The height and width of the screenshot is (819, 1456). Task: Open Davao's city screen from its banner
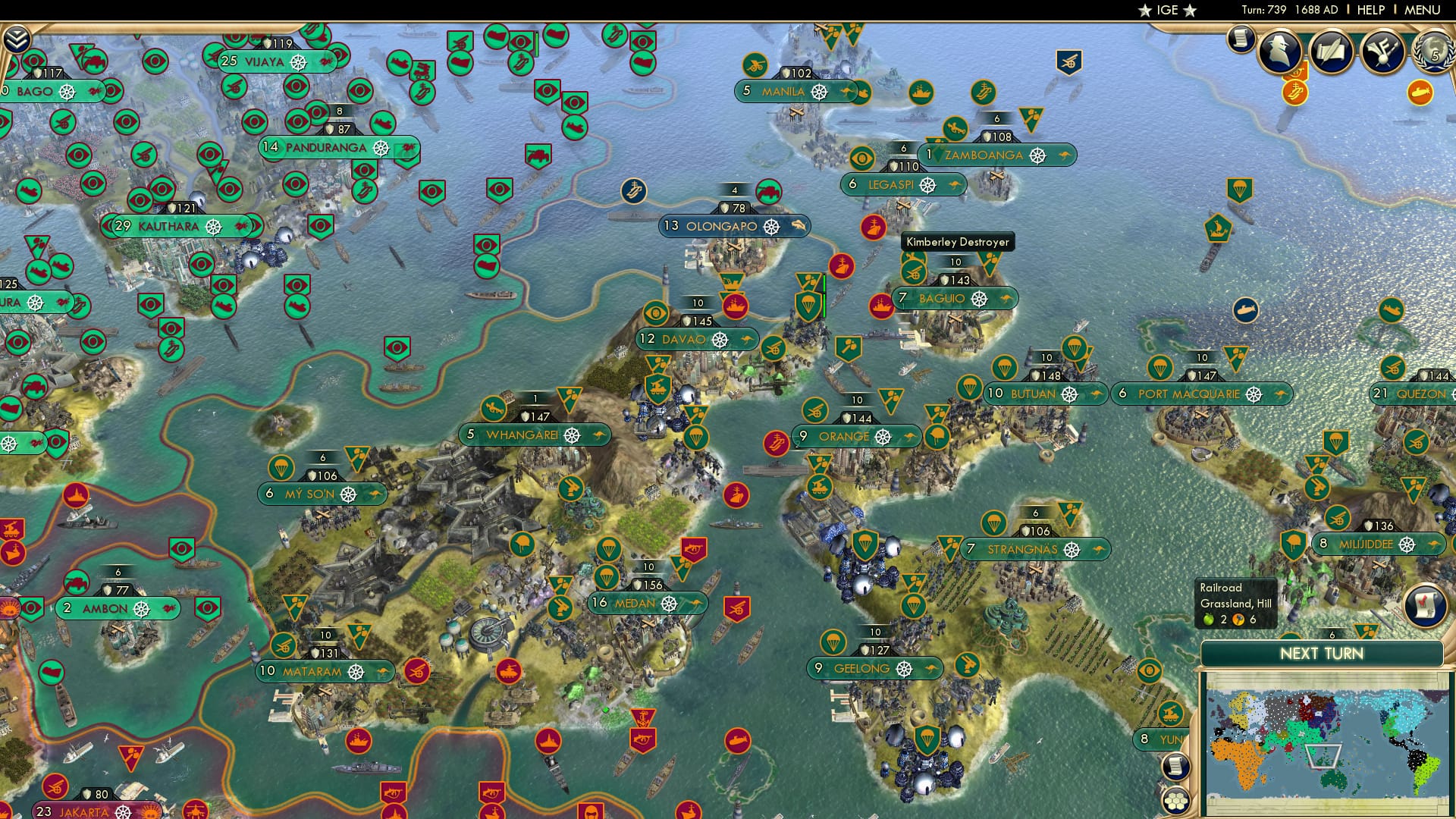click(682, 340)
